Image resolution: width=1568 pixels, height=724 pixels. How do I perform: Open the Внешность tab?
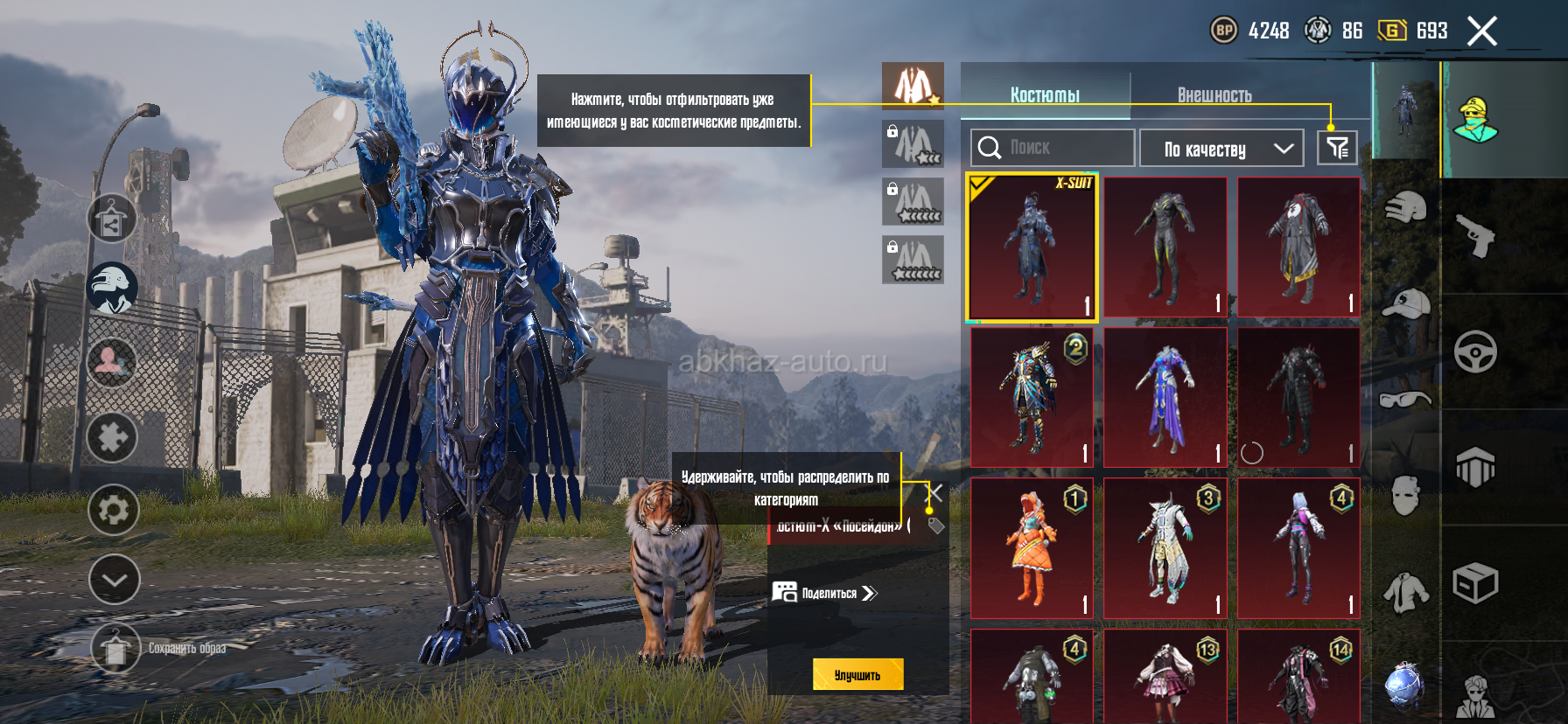(x=1214, y=94)
